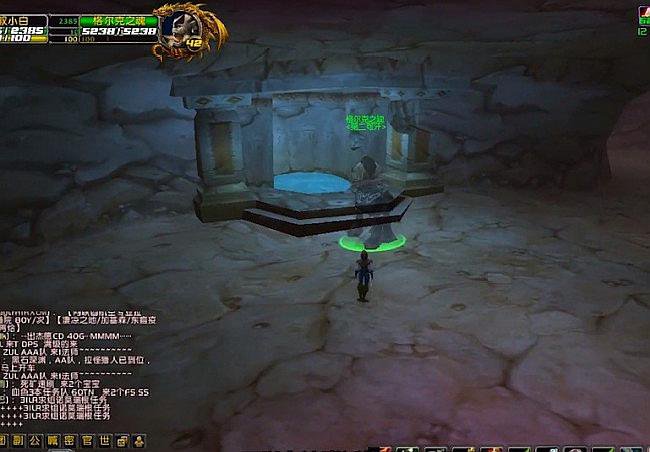Switch to the 世 world chat channel button

click(104, 440)
